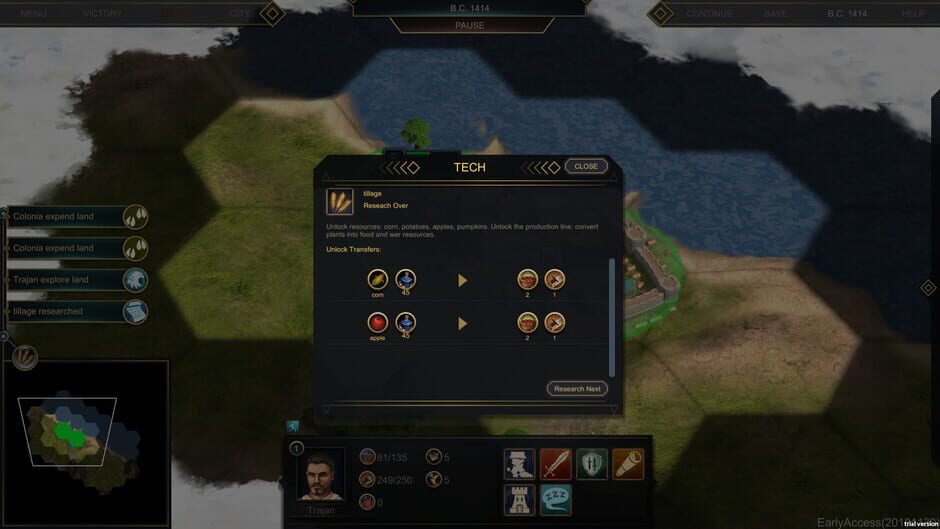Close the Tech window
The height and width of the screenshot is (529, 940).
tap(586, 166)
